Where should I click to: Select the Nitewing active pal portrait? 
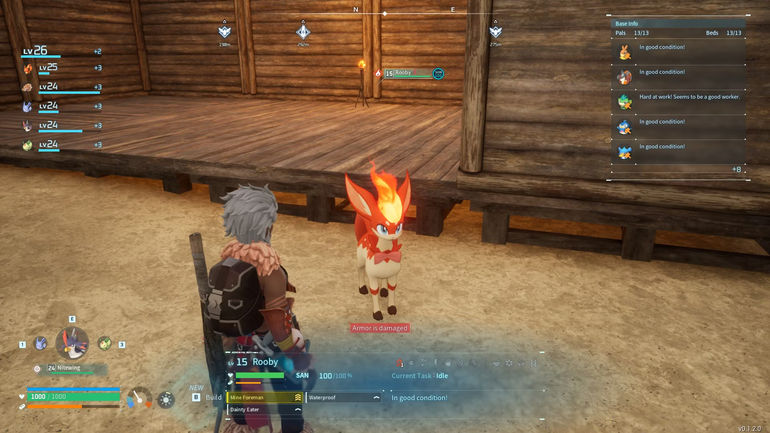(x=71, y=343)
